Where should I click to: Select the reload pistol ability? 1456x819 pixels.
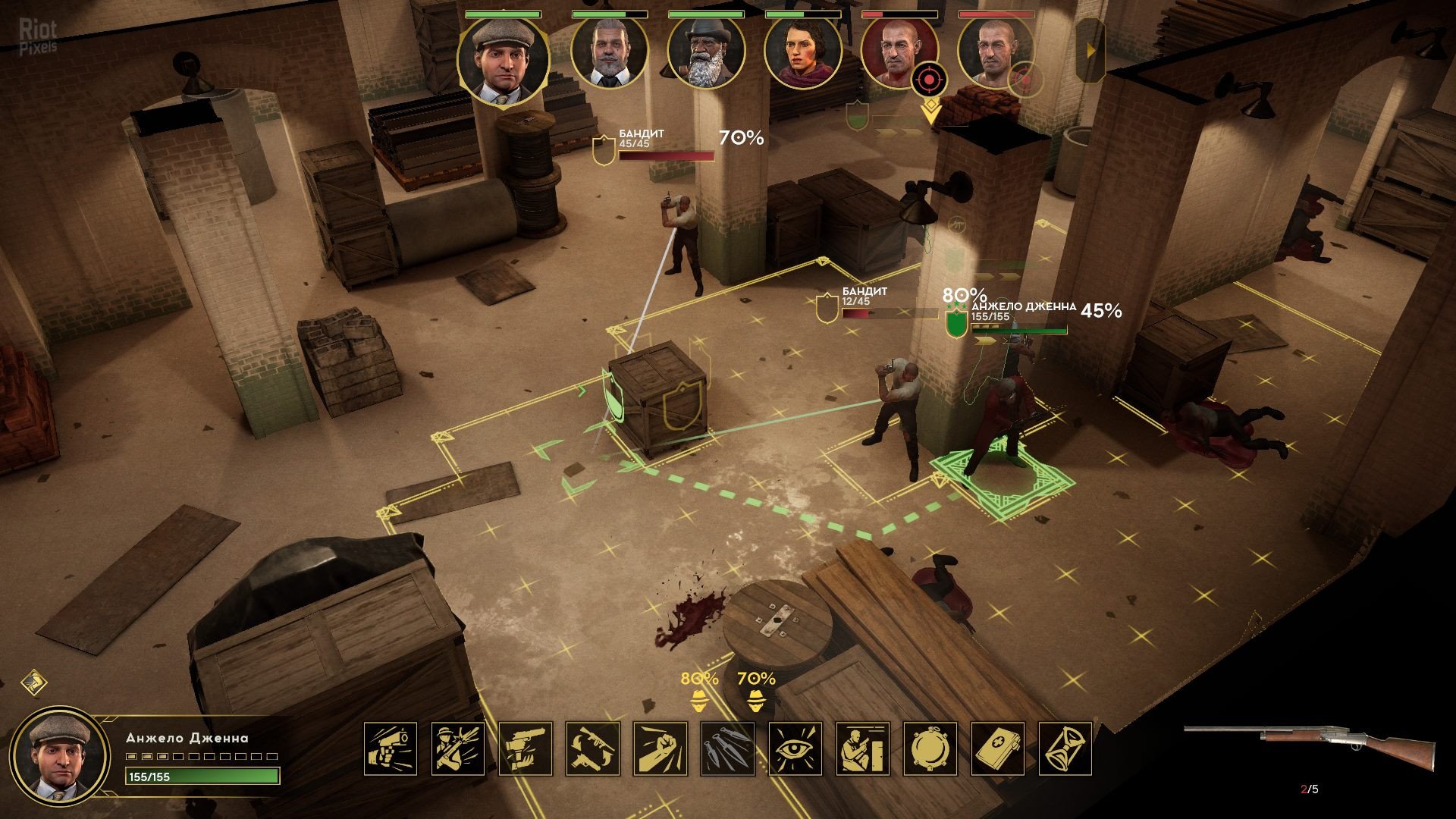coord(526,748)
